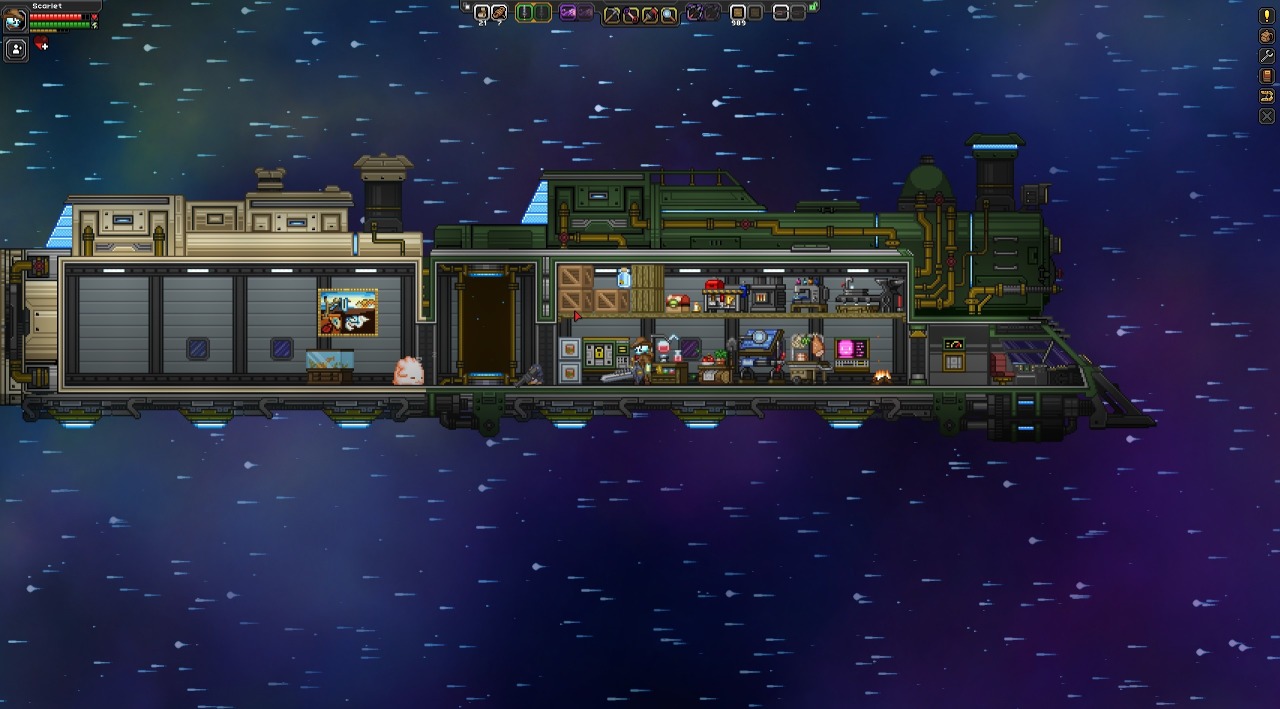Select the pickaxe matter manipulator tool
Viewport: 1280px width, 709px height.
coord(612,14)
